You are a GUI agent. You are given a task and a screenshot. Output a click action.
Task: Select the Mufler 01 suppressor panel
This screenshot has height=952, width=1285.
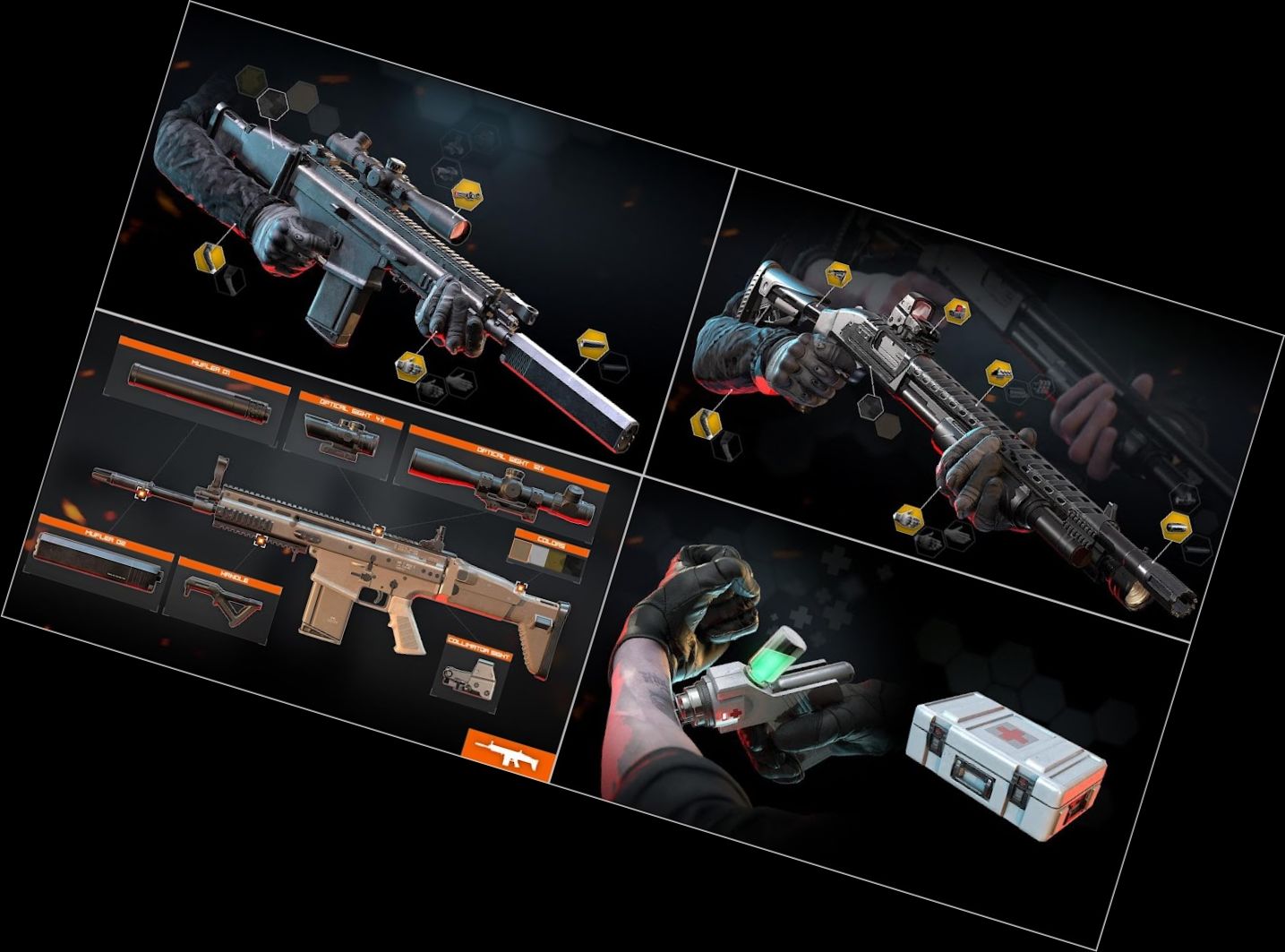pyautogui.click(x=199, y=392)
